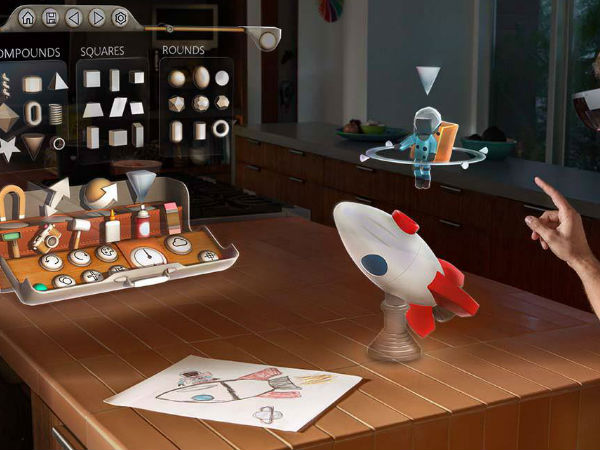Choose the egg shape in Rounds
The width and height of the screenshot is (600, 450).
coord(201,77)
